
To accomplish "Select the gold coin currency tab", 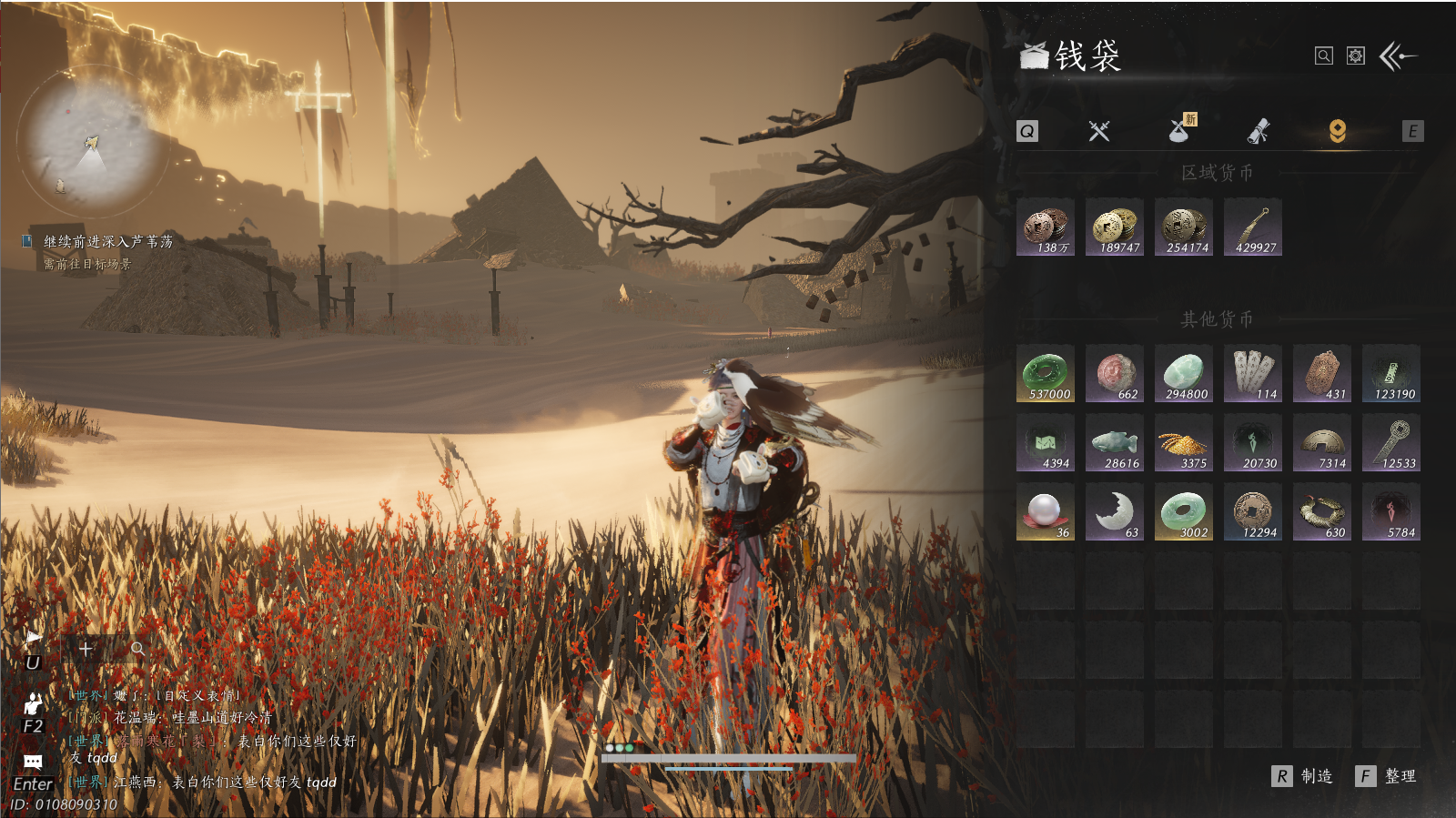I will click(1337, 132).
